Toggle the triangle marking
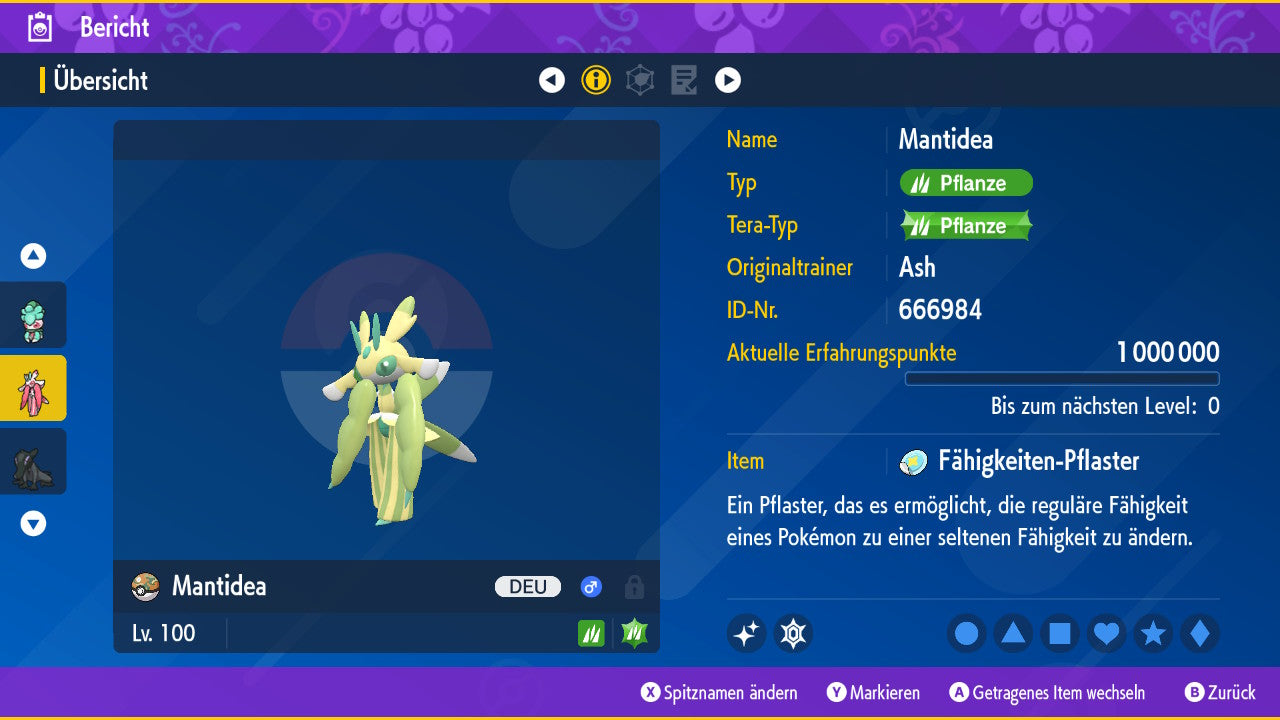 point(1013,634)
